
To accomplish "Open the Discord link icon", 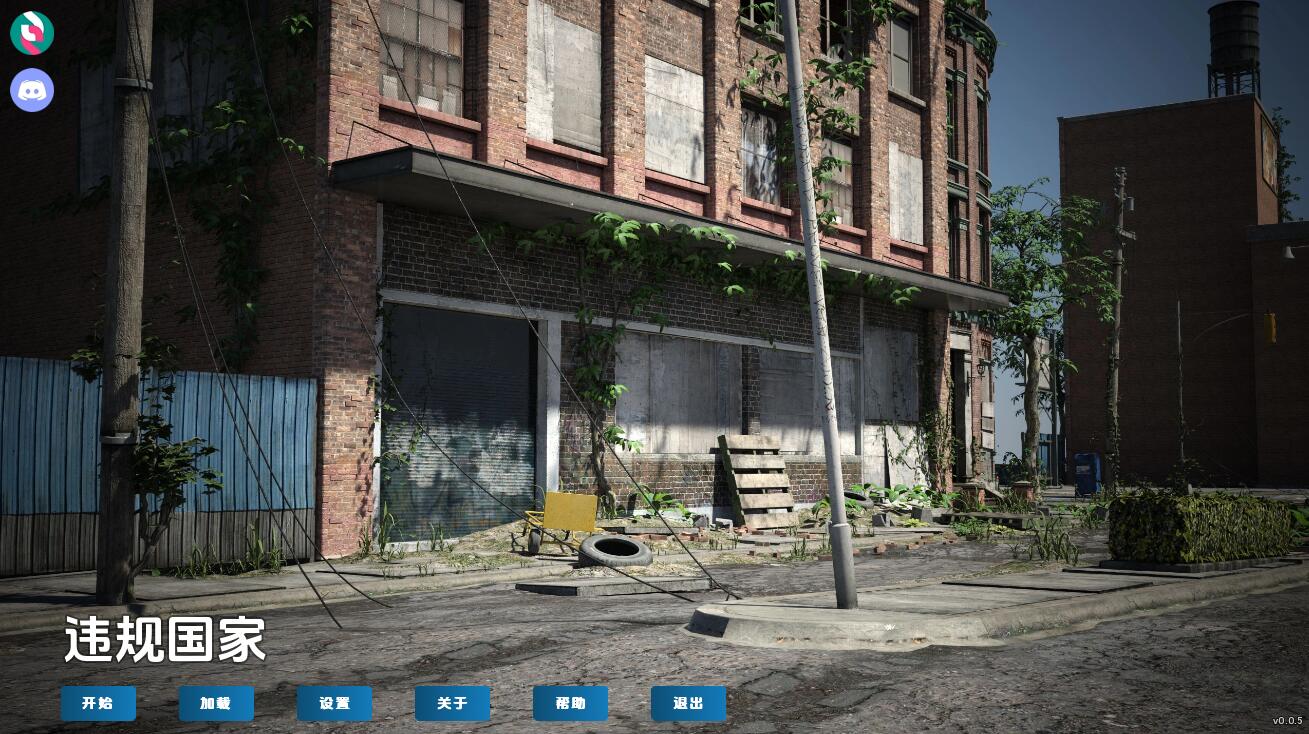I will [32, 90].
